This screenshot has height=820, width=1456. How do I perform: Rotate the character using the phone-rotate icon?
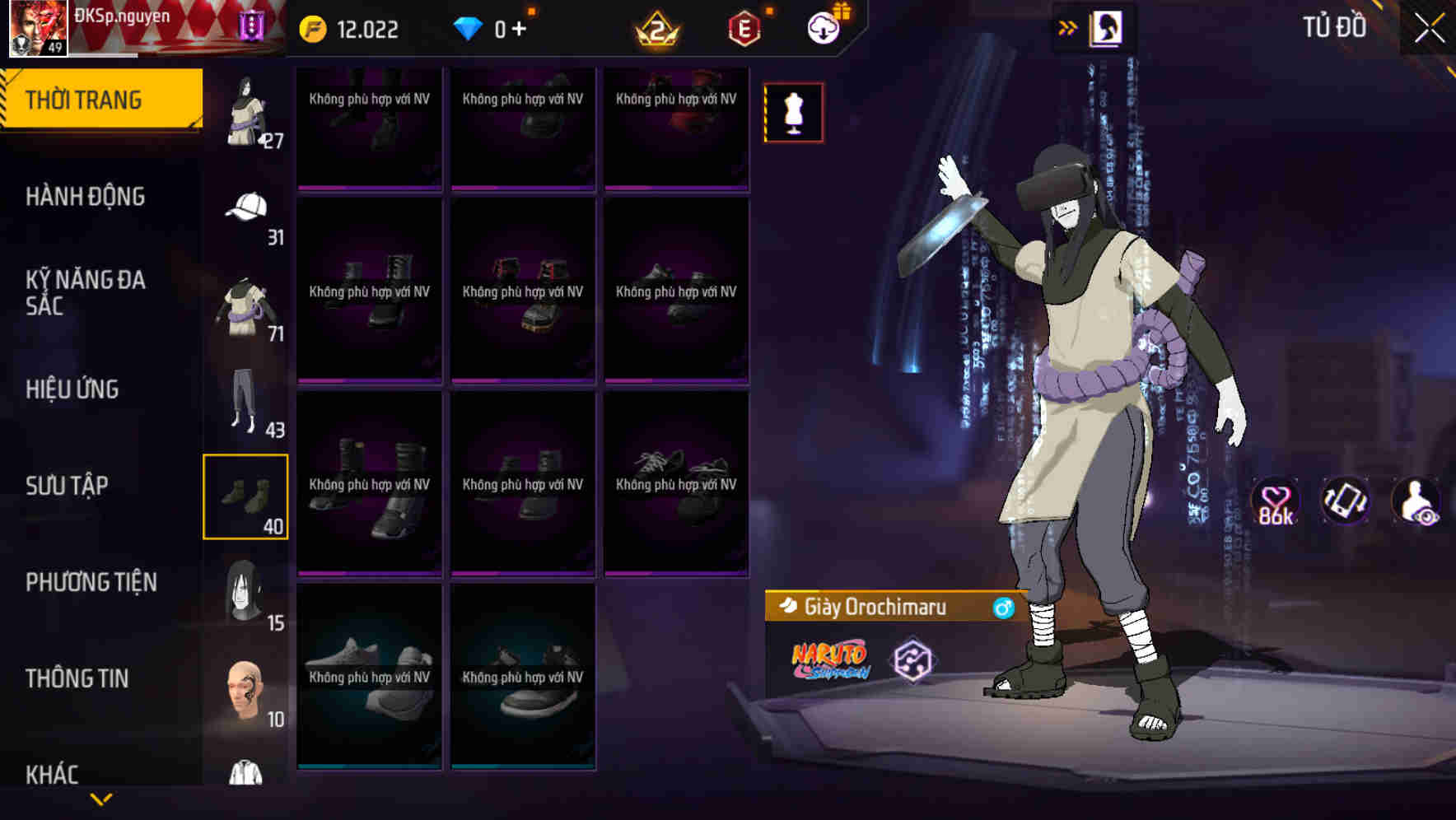(x=1346, y=506)
